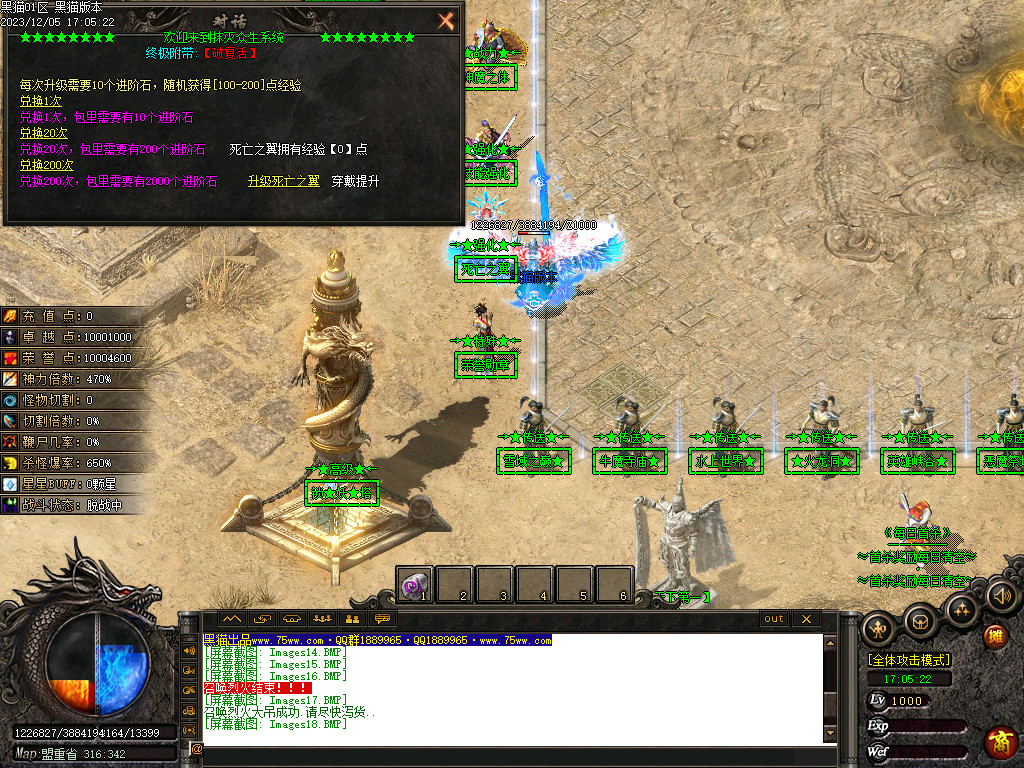Select the speech bubble icon above chat
The width and height of the screenshot is (1024, 768).
(382, 619)
